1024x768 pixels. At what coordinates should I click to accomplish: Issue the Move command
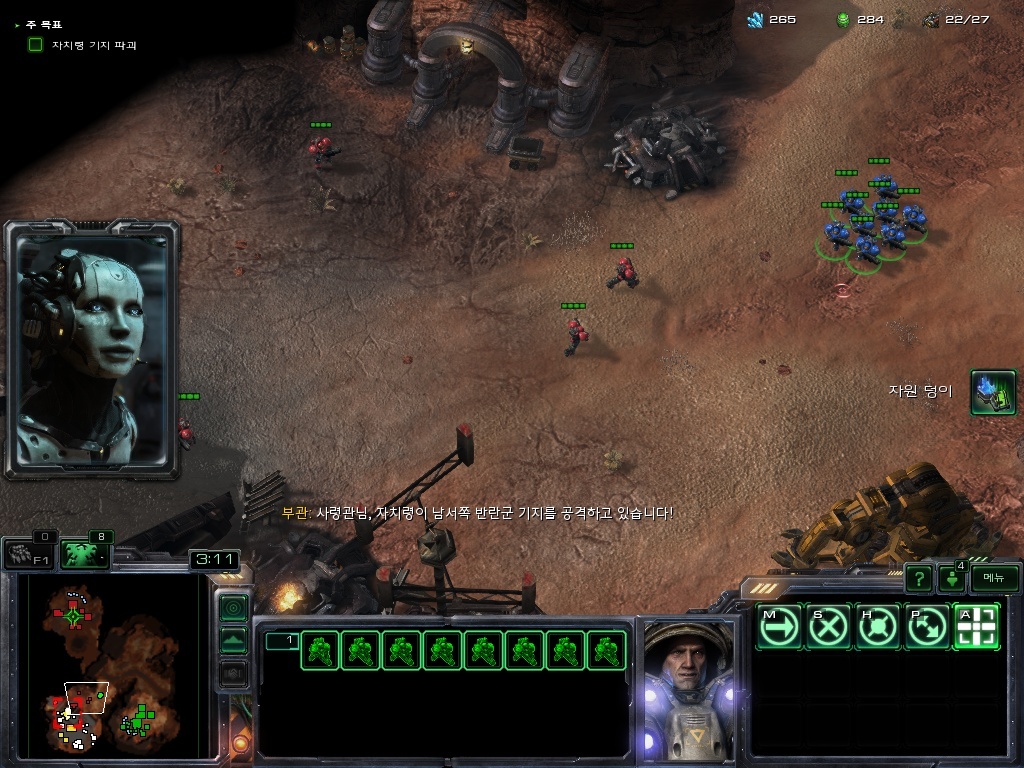pos(778,627)
